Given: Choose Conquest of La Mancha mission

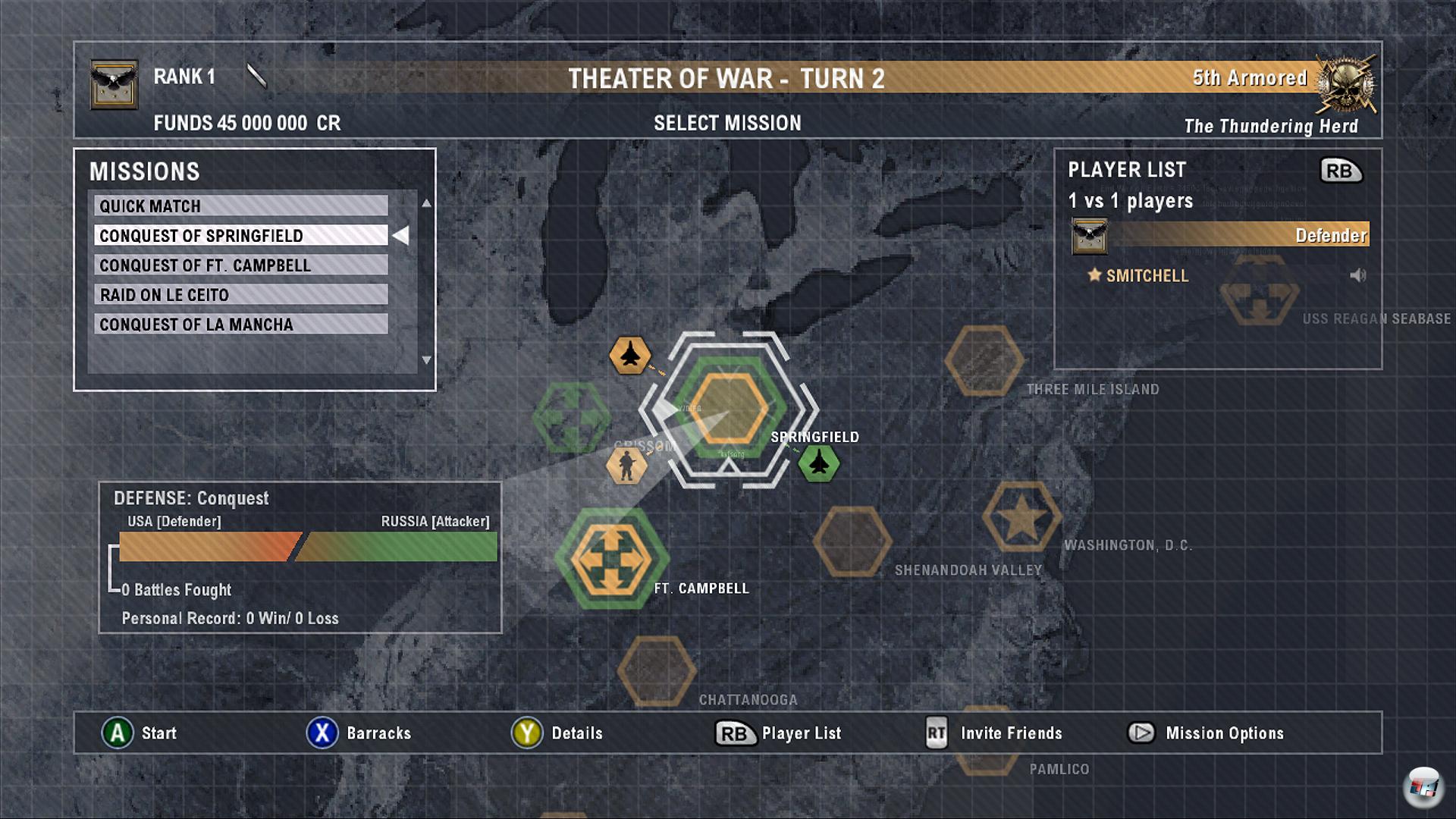Looking at the screenshot, I should [240, 325].
